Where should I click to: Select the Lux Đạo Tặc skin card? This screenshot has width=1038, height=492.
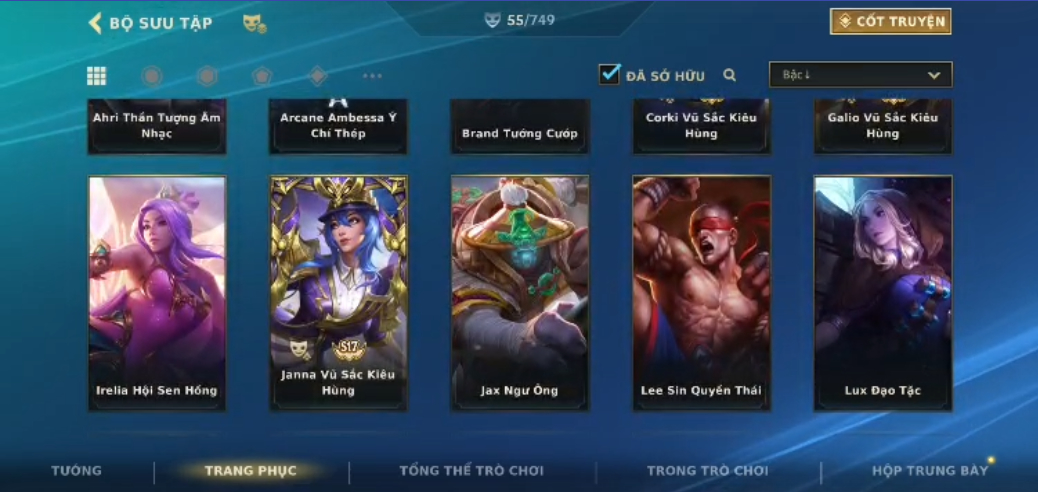[882, 293]
